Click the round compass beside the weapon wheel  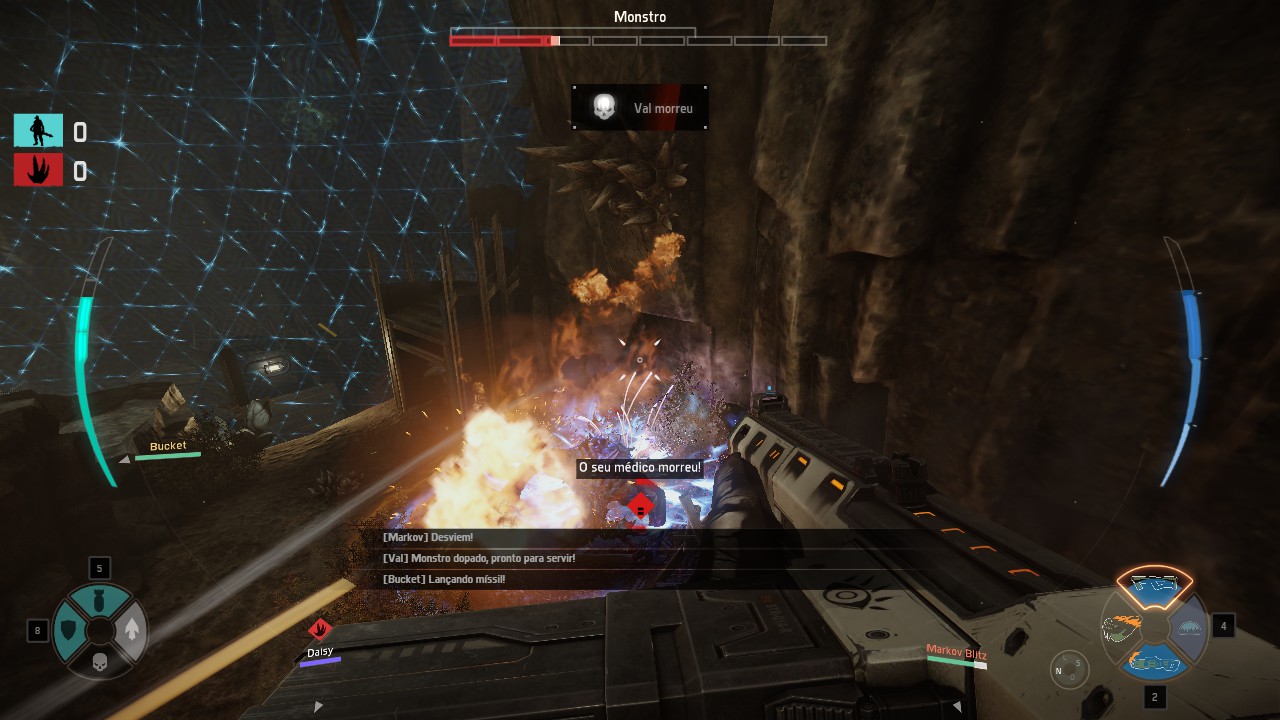[x=1070, y=668]
